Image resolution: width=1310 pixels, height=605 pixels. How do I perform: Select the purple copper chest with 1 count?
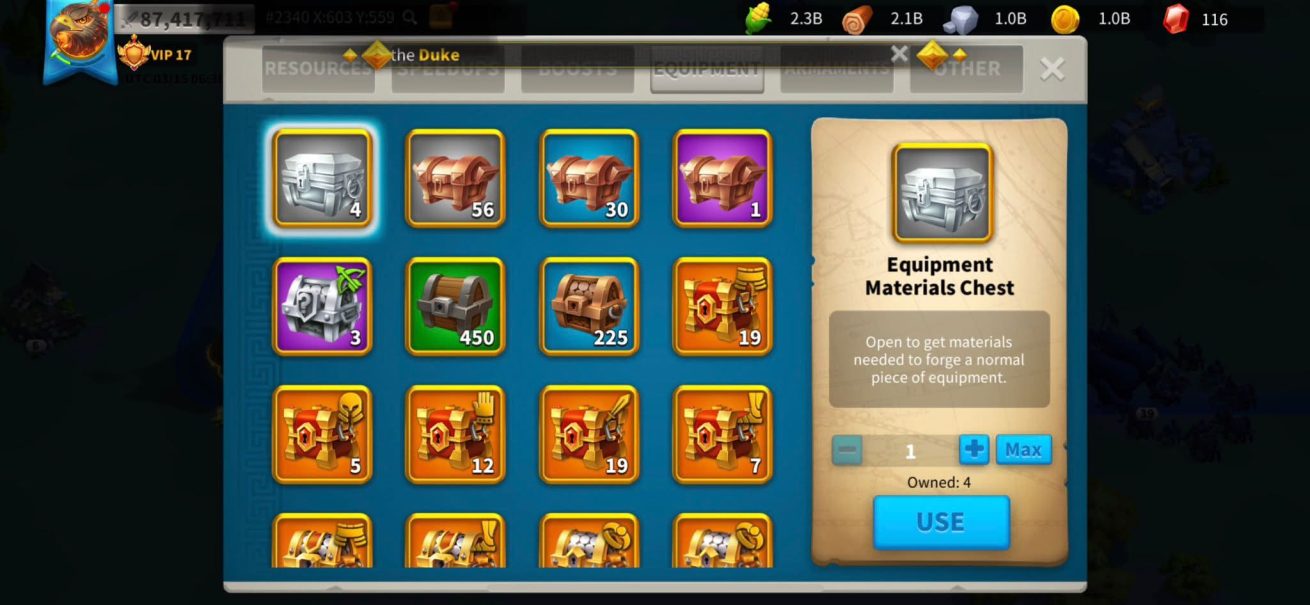click(722, 178)
